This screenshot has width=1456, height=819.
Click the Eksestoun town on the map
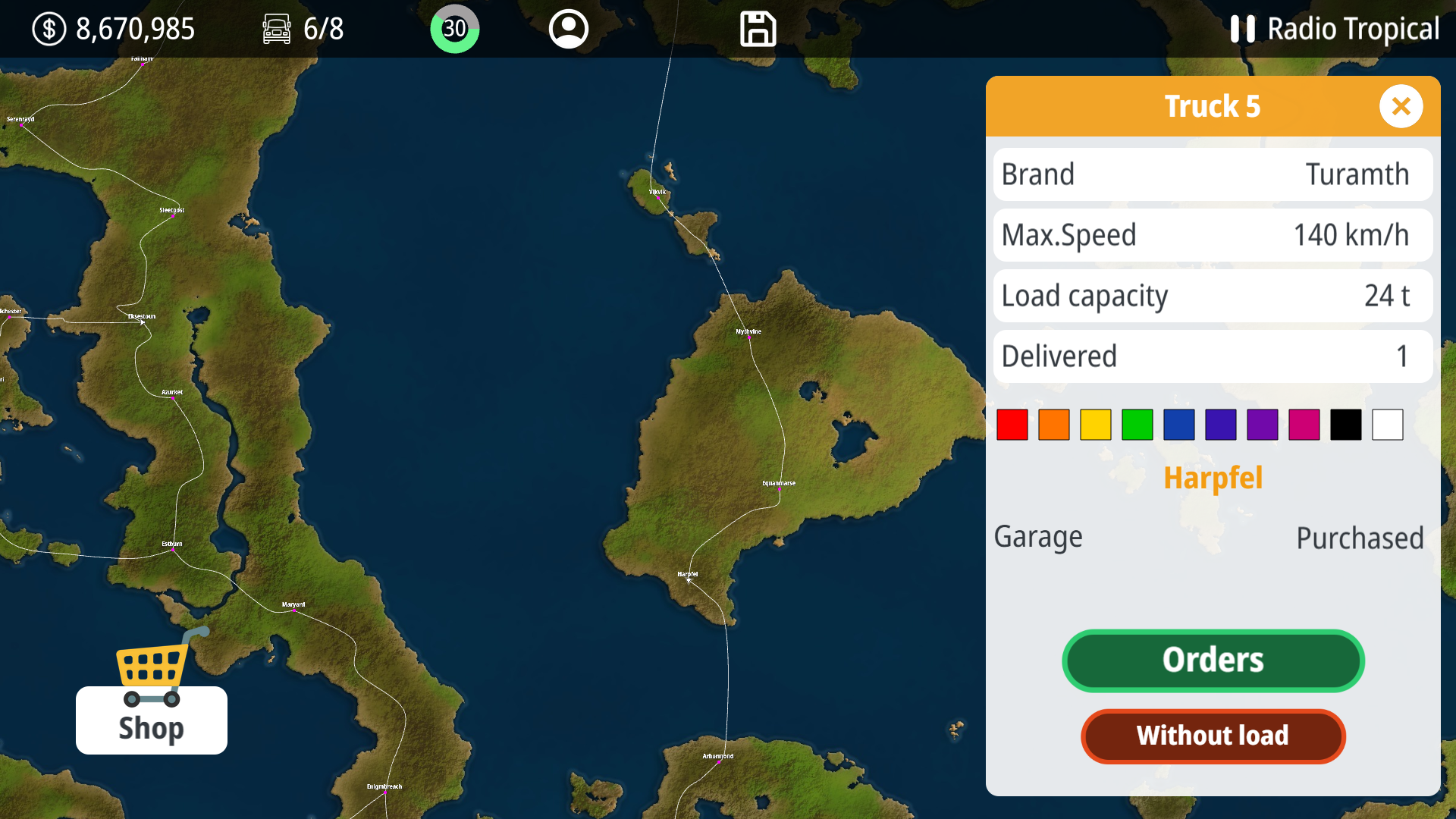[141, 321]
